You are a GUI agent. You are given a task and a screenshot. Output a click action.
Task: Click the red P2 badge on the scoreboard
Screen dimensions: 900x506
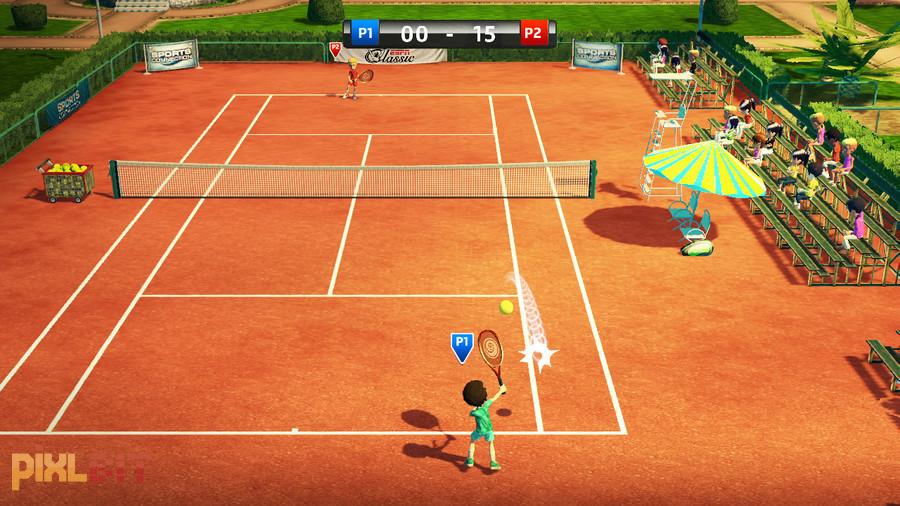[533, 33]
